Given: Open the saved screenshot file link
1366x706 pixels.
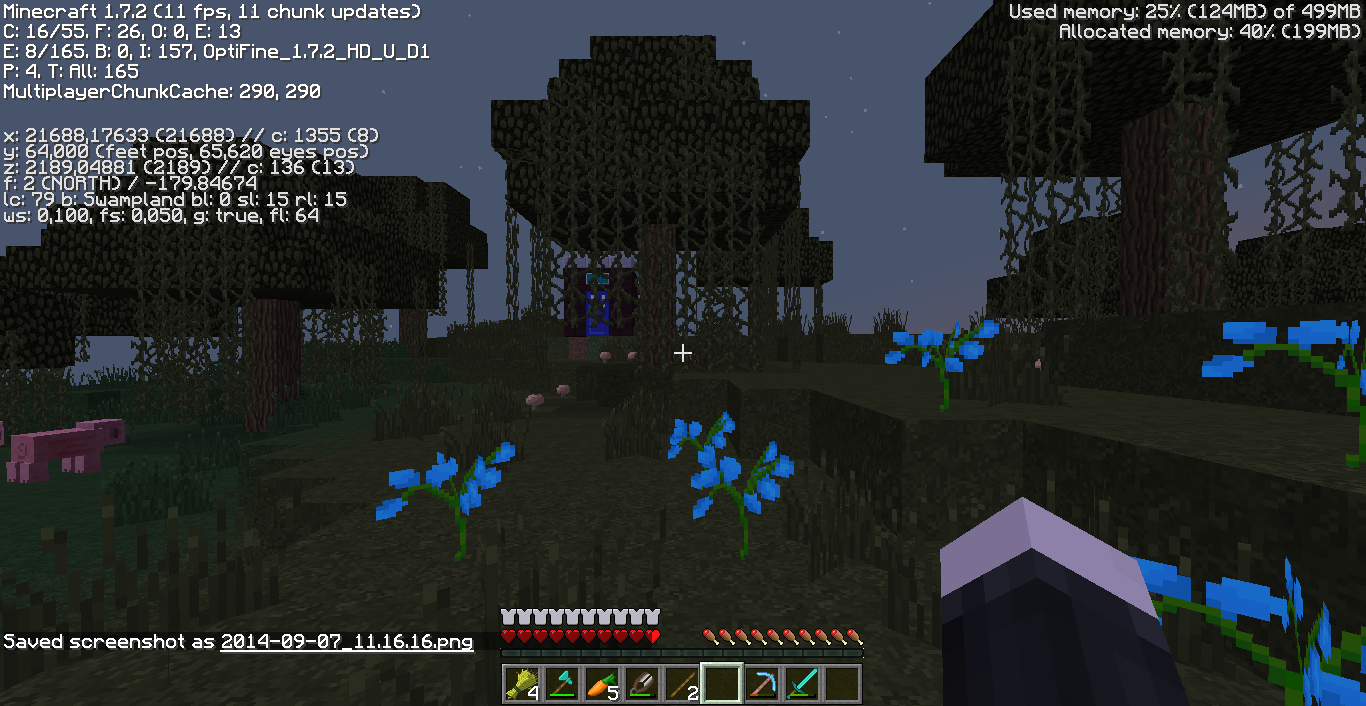Looking at the screenshot, I should pyautogui.click(x=346, y=642).
